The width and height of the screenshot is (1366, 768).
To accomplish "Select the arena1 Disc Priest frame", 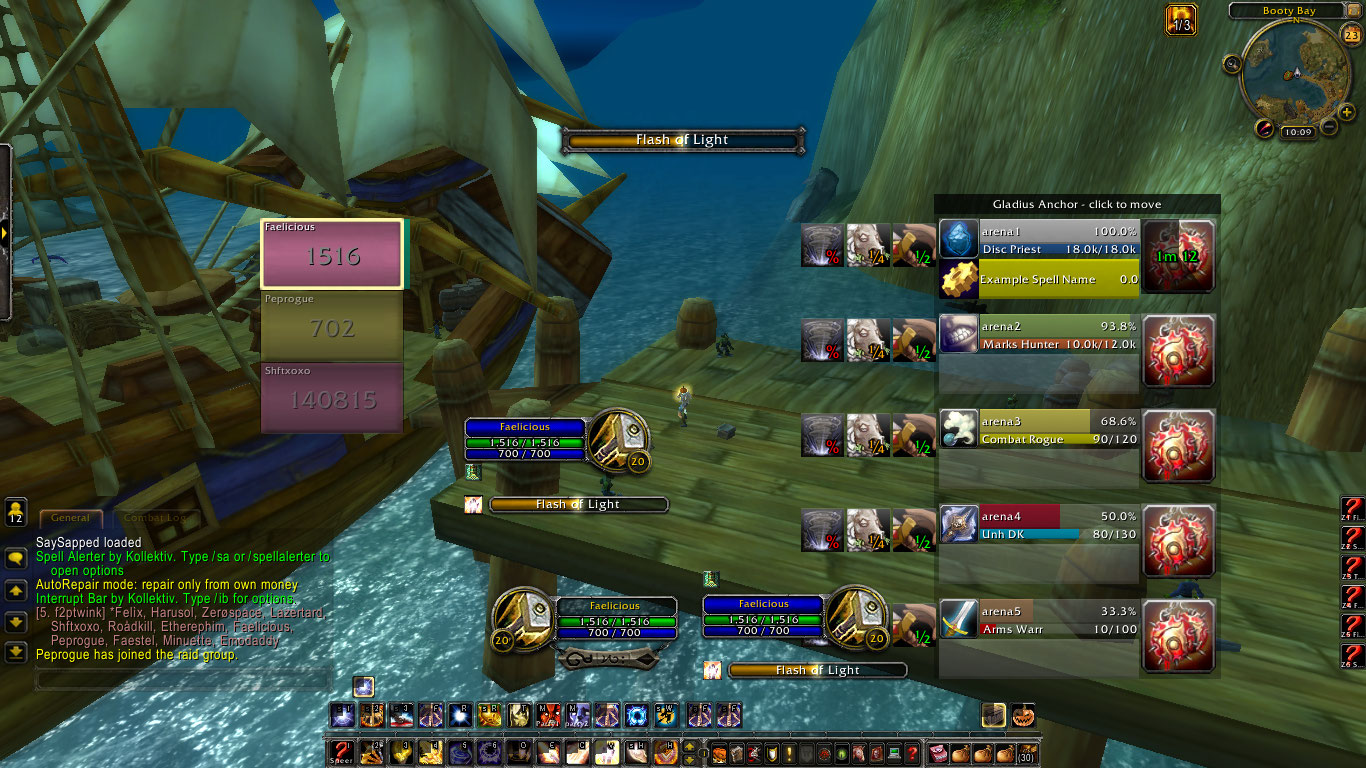I will point(1039,240).
